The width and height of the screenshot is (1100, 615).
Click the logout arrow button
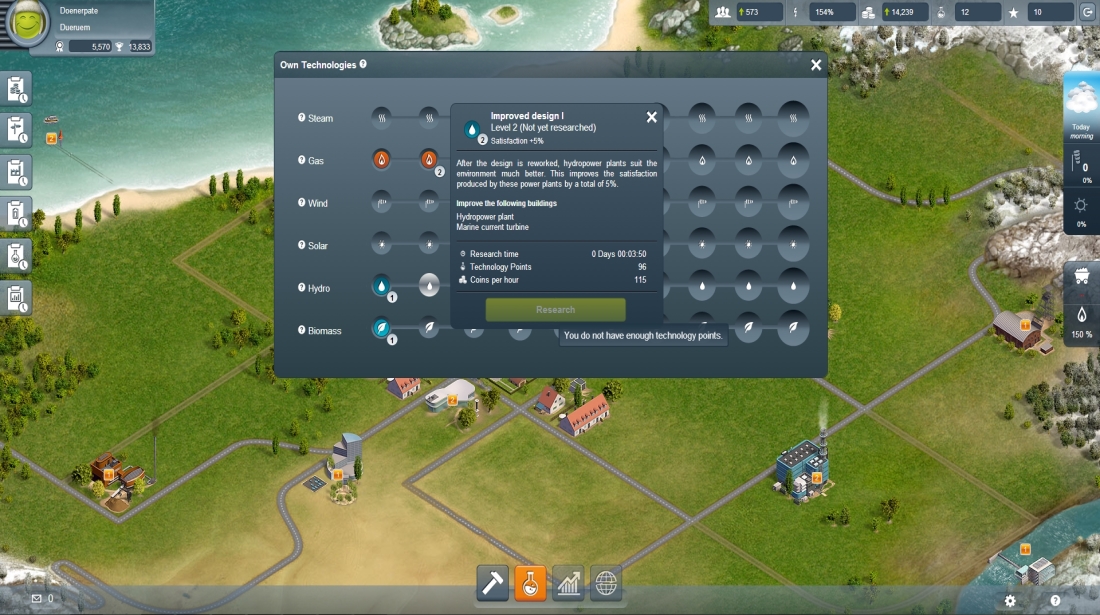pos(1087,12)
